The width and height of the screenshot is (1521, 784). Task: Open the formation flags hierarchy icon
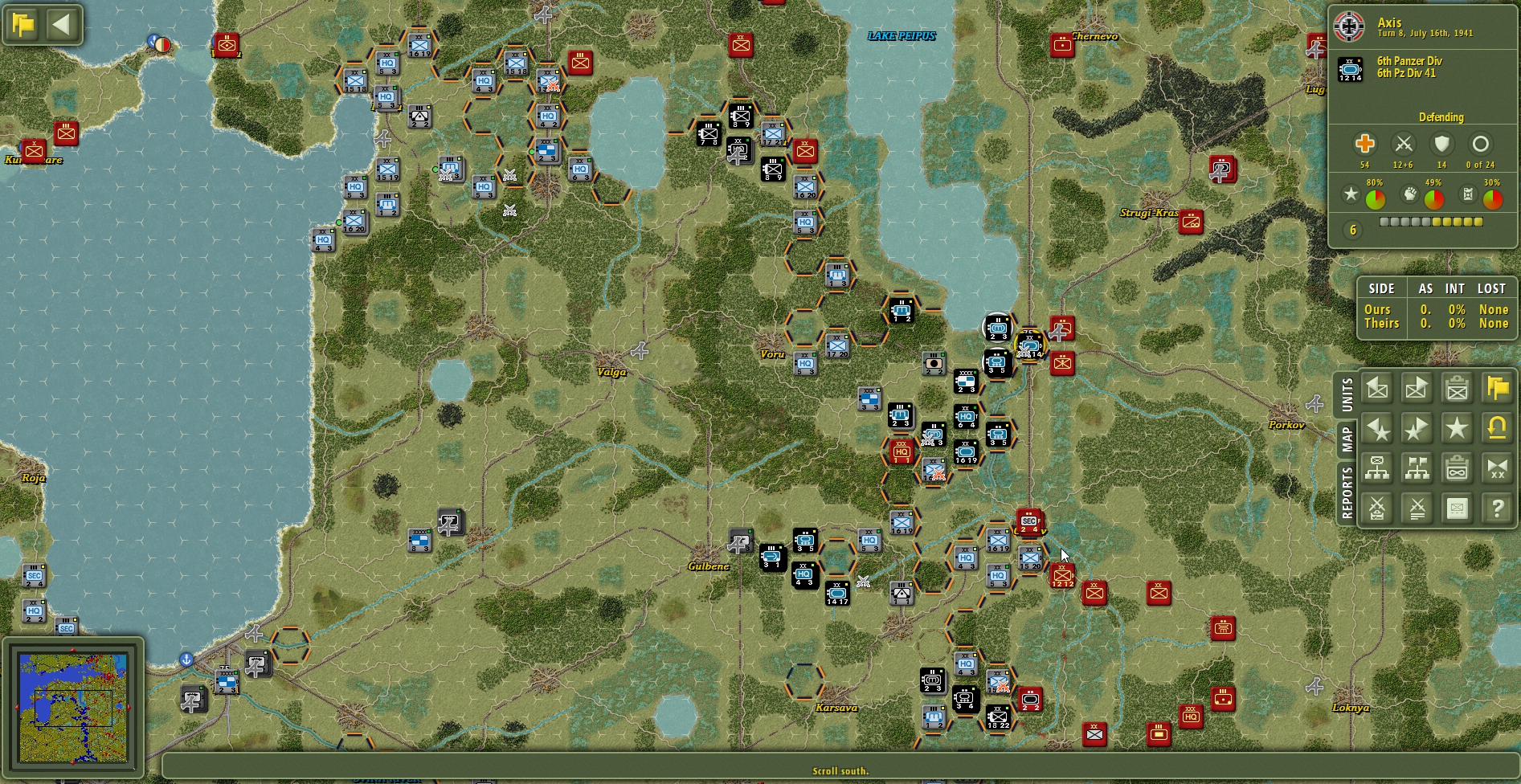pyautogui.click(x=1417, y=468)
